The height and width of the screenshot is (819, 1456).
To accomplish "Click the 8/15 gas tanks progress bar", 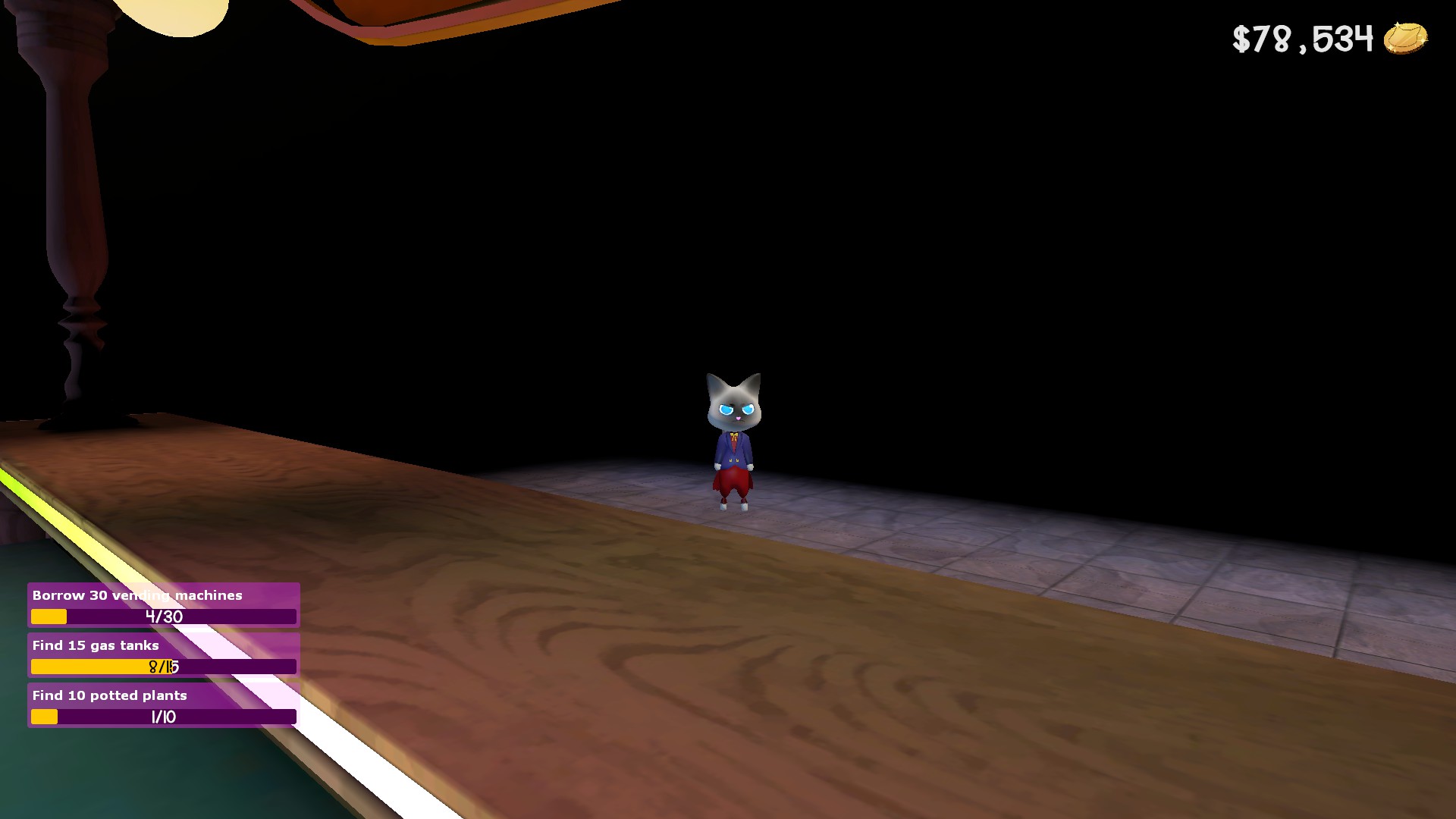I will point(162,666).
